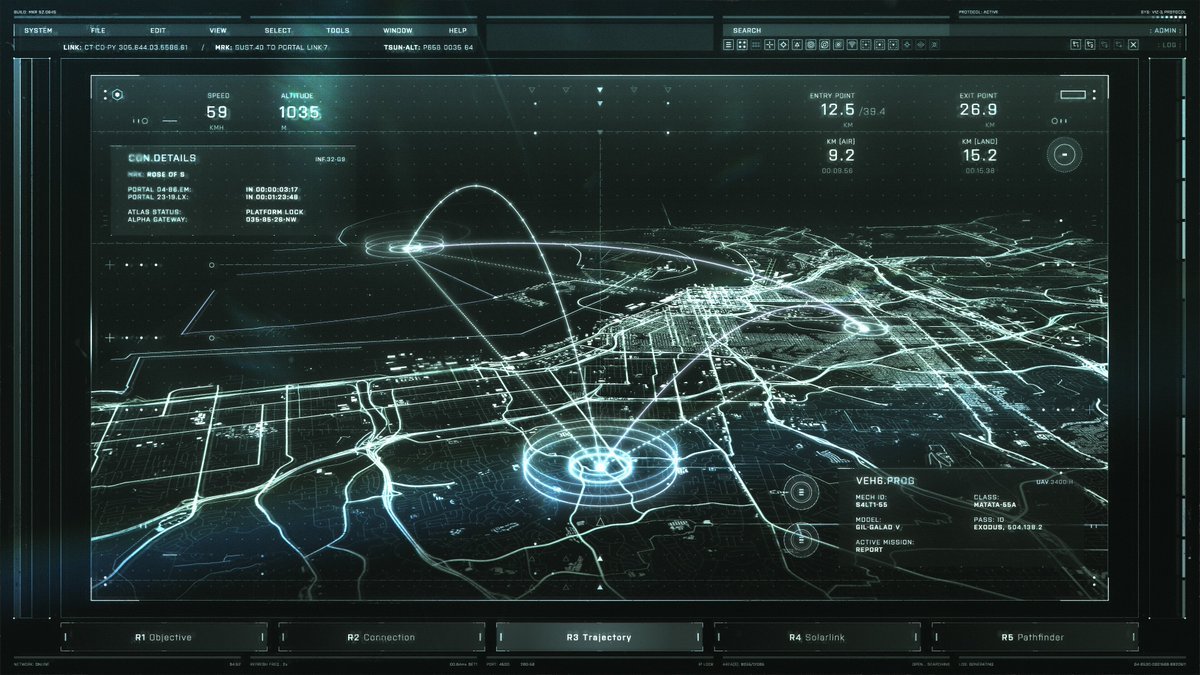Open the Window menu
1200x675 pixels.
[397, 31]
